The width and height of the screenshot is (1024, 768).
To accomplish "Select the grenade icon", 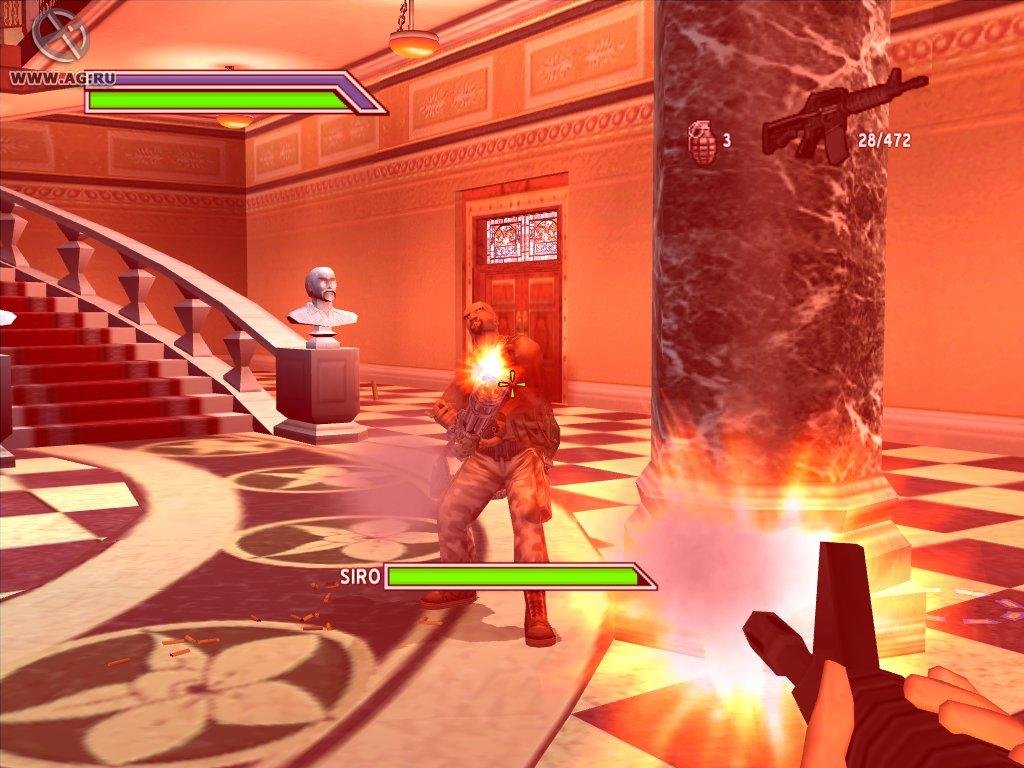I will (702, 141).
